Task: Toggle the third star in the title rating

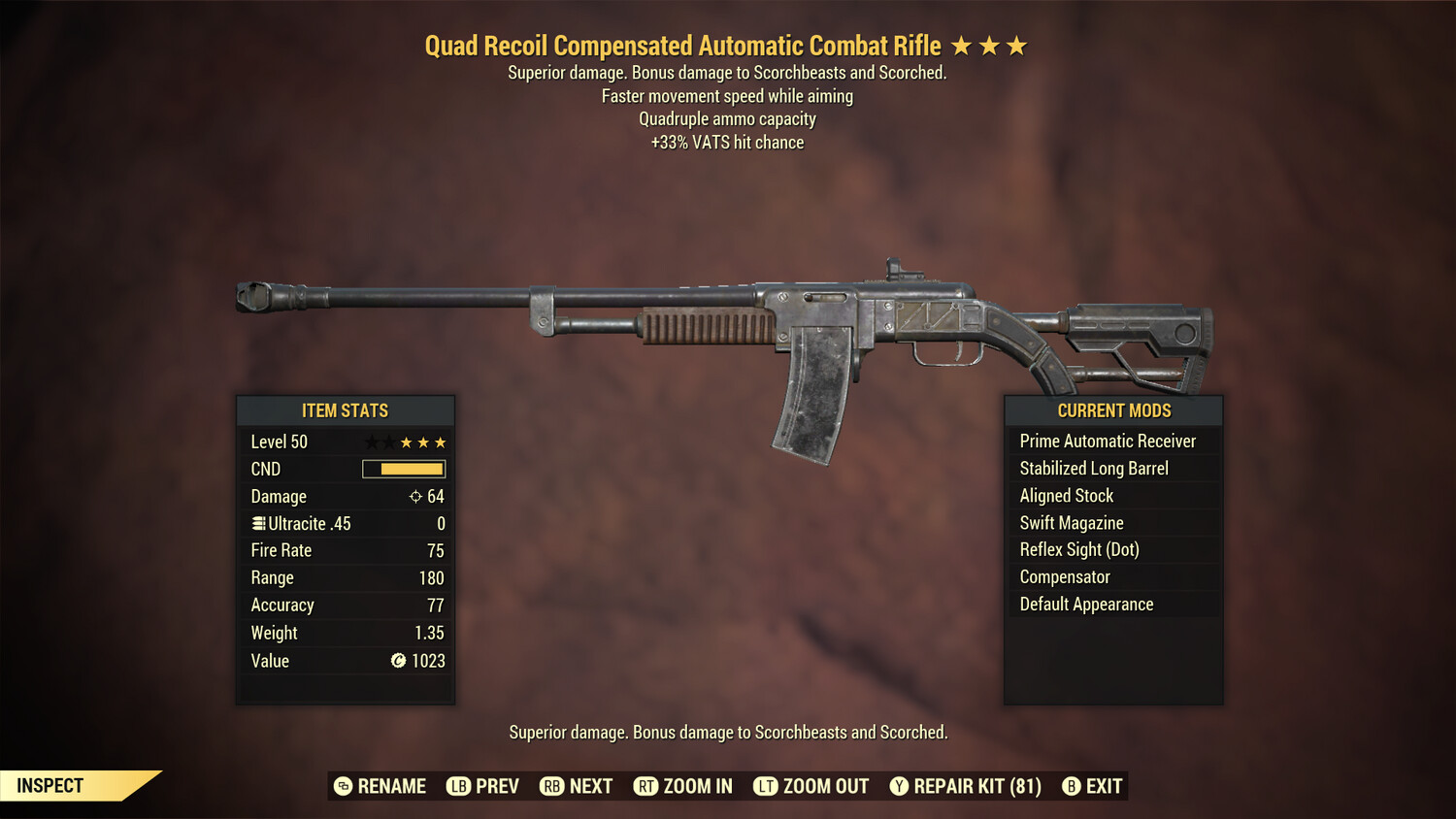Action: [1018, 45]
